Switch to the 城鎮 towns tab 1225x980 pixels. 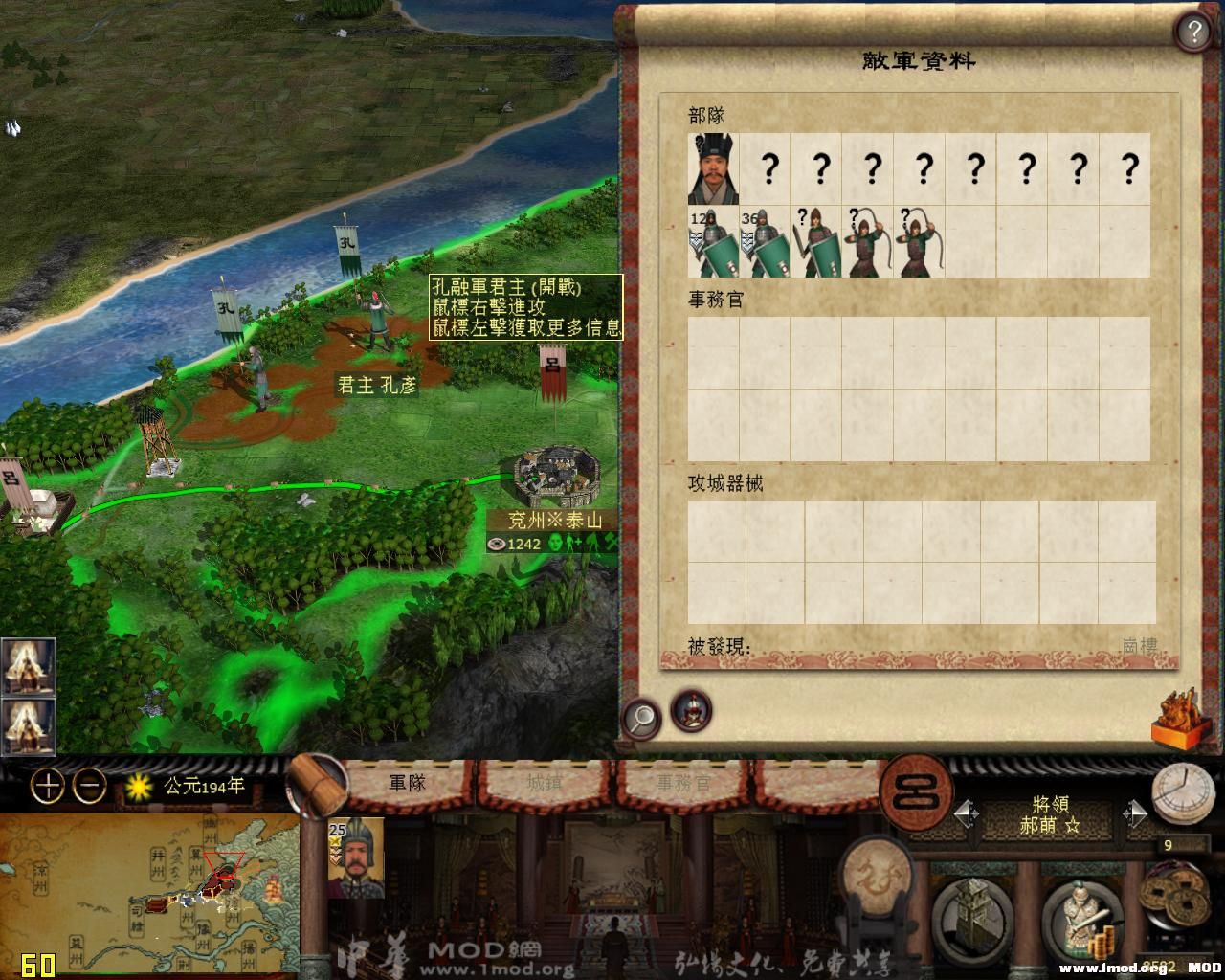546,783
